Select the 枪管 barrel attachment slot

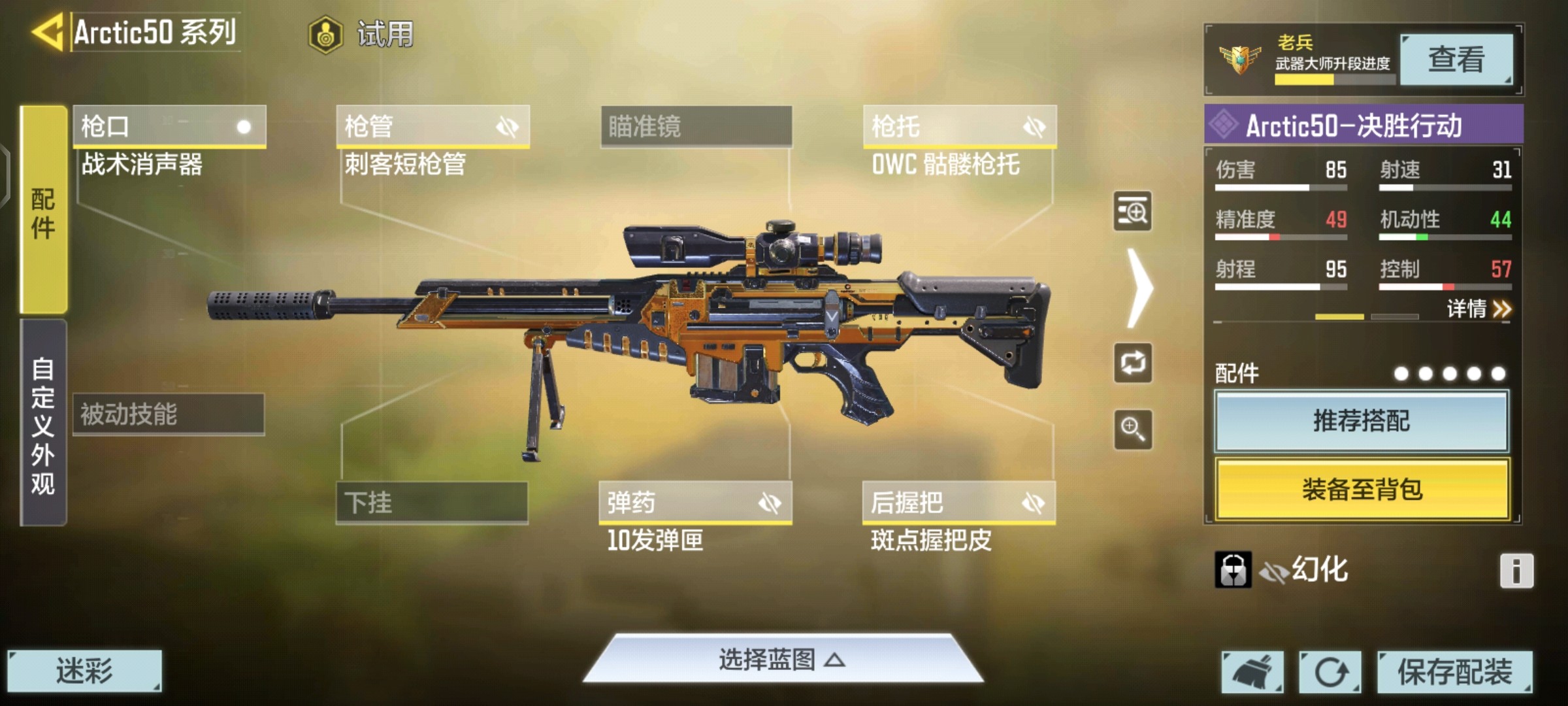click(433, 126)
